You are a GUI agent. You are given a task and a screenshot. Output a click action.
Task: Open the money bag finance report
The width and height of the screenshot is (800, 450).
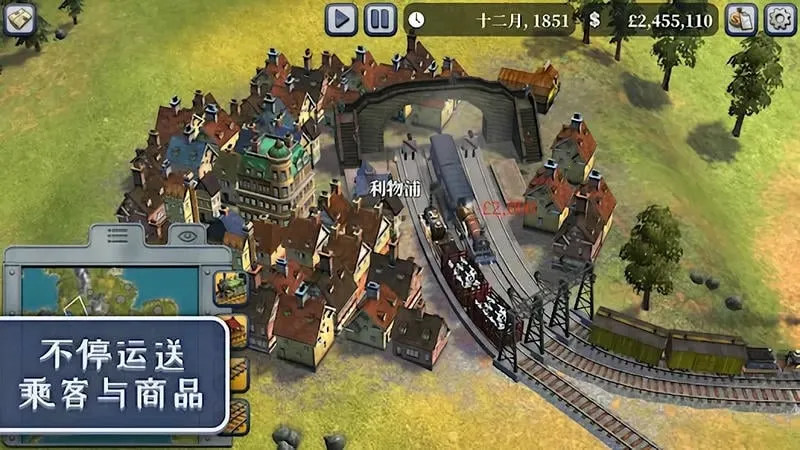[741, 19]
